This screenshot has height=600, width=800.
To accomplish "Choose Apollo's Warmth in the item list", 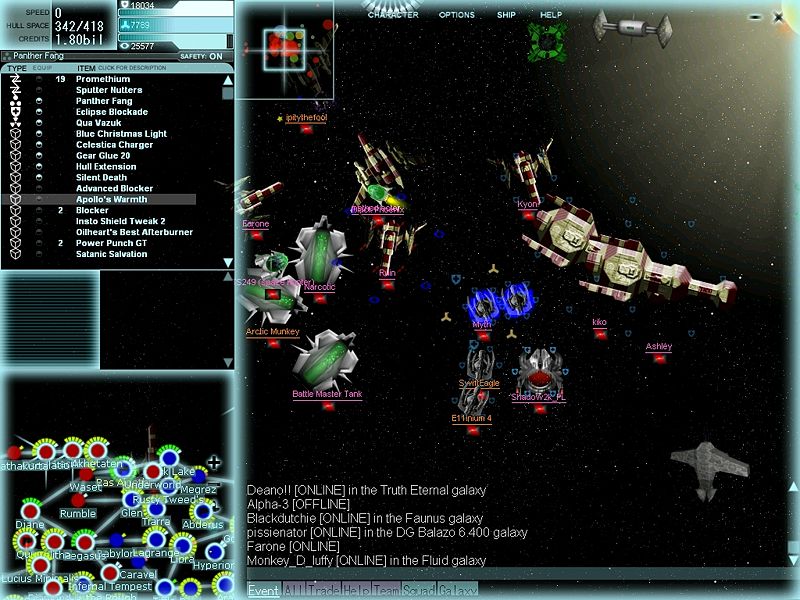I will pyautogui.click(x=111, y=199).
